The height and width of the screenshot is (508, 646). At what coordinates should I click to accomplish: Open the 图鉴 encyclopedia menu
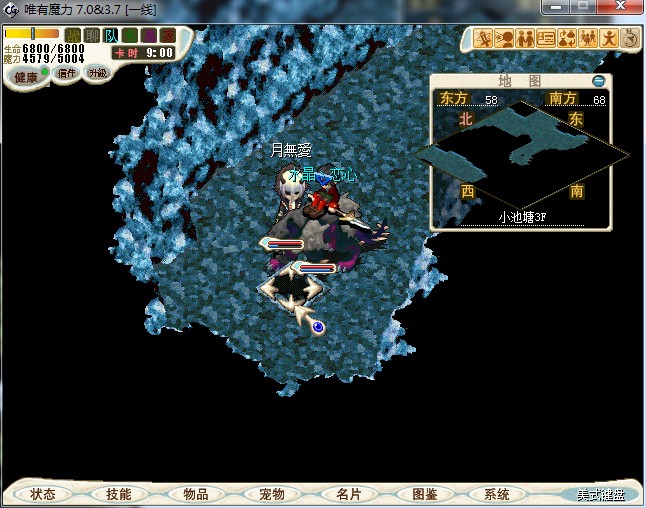point(423,494)
